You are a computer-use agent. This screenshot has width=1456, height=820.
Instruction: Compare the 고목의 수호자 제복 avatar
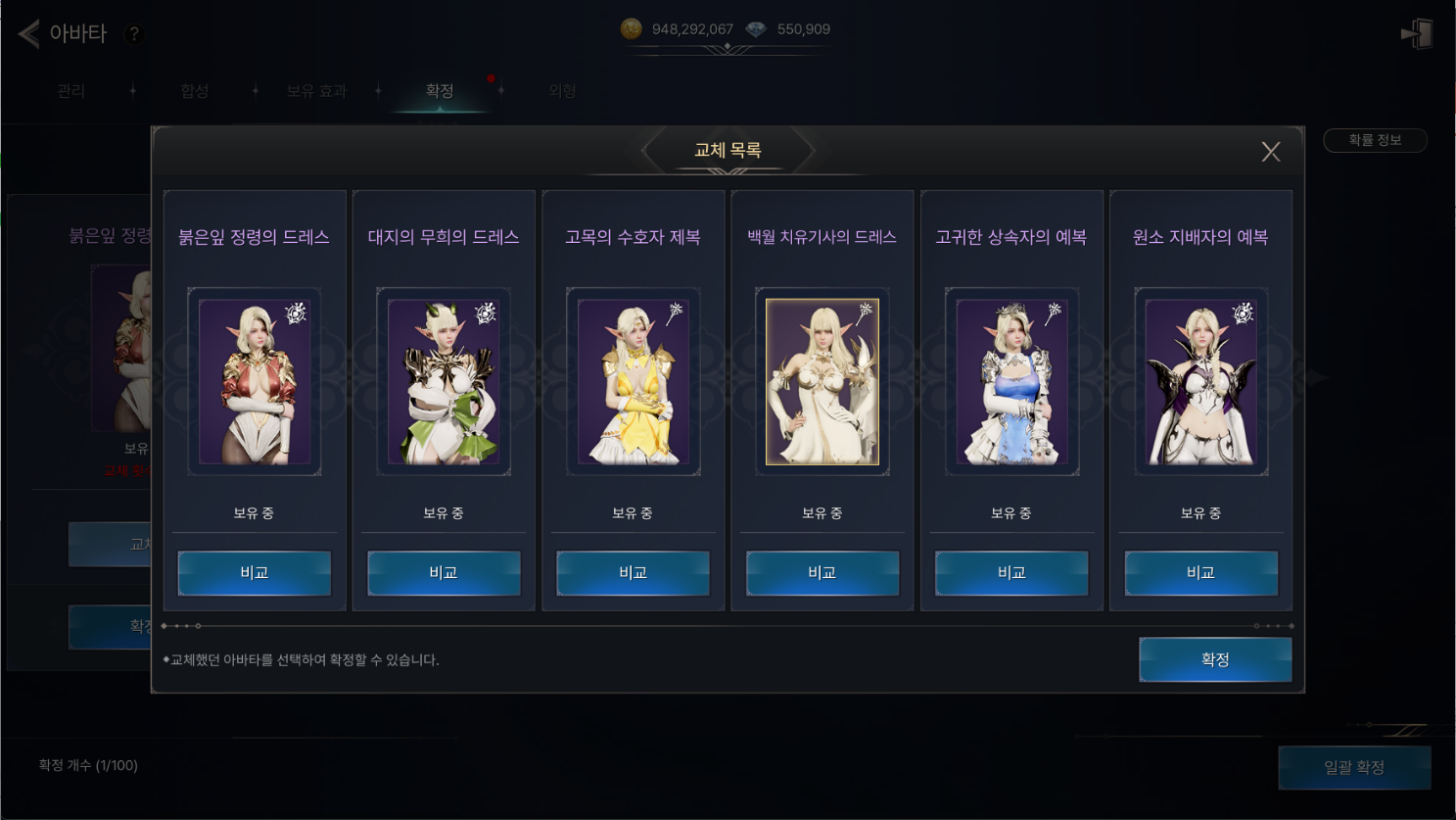[x=633, y=573]
